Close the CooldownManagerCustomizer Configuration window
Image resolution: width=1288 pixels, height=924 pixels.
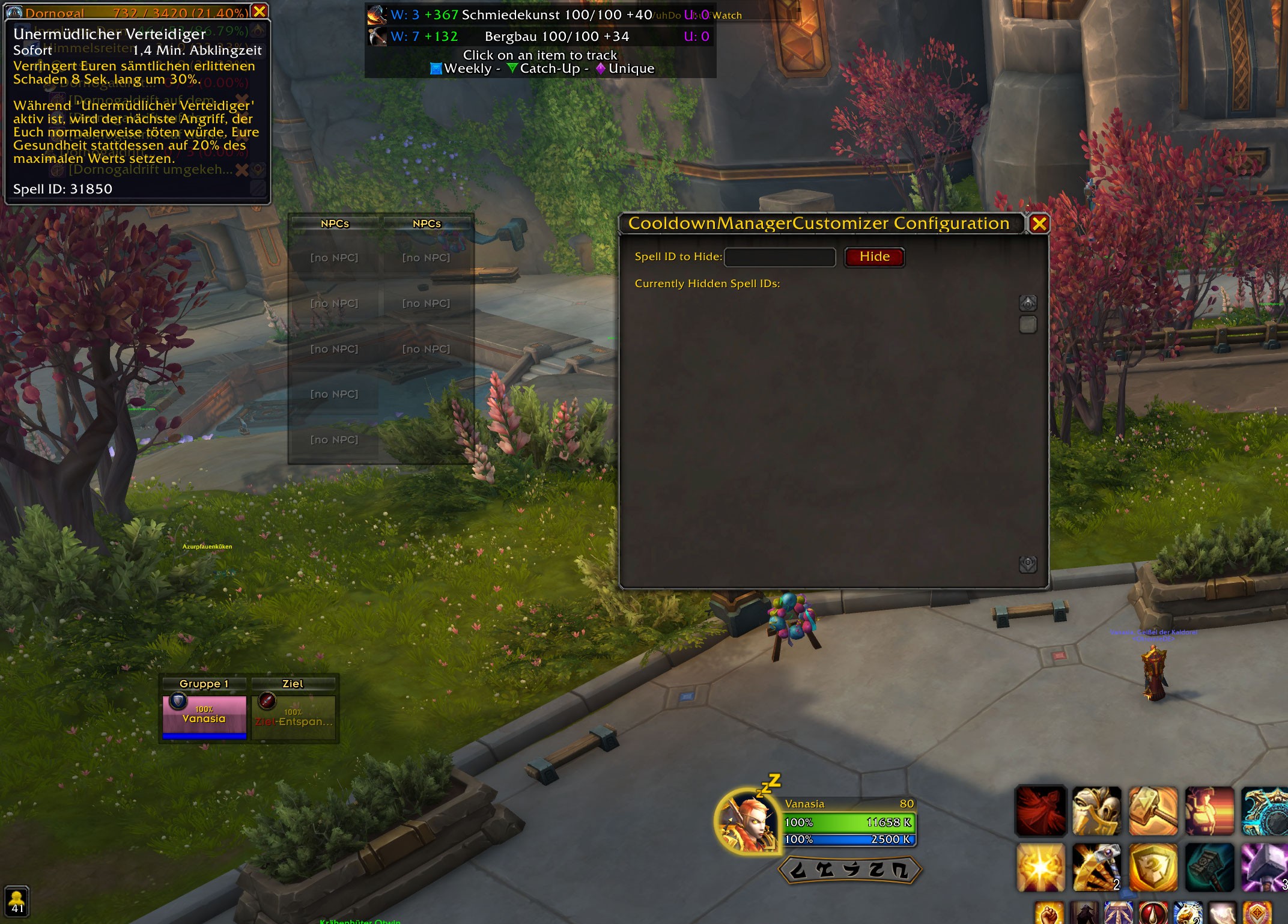pyautogui.click(x=1039, y=224)
